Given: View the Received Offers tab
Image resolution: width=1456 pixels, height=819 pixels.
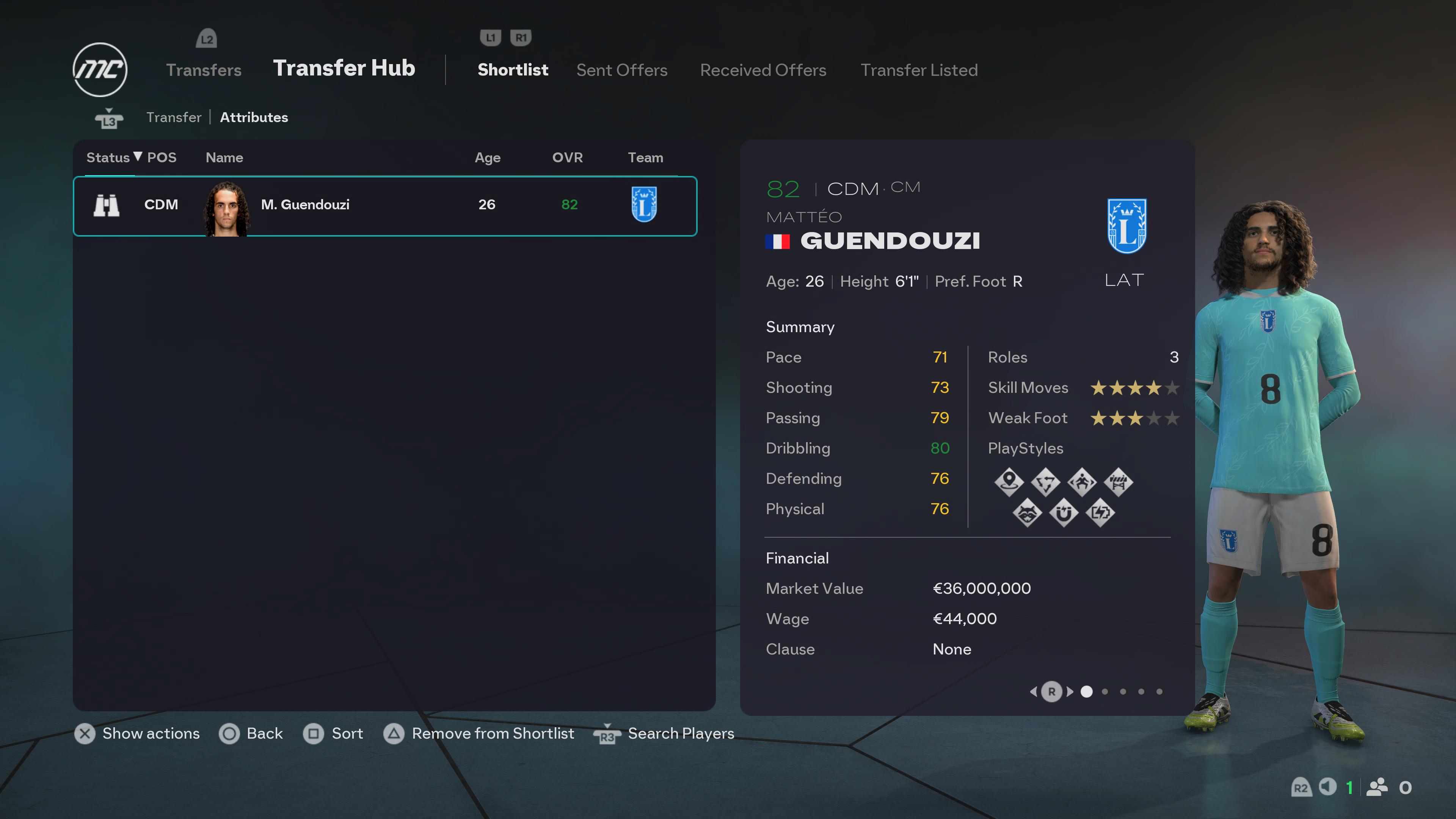Looking at the screenshot, I should tap(763, 70).
